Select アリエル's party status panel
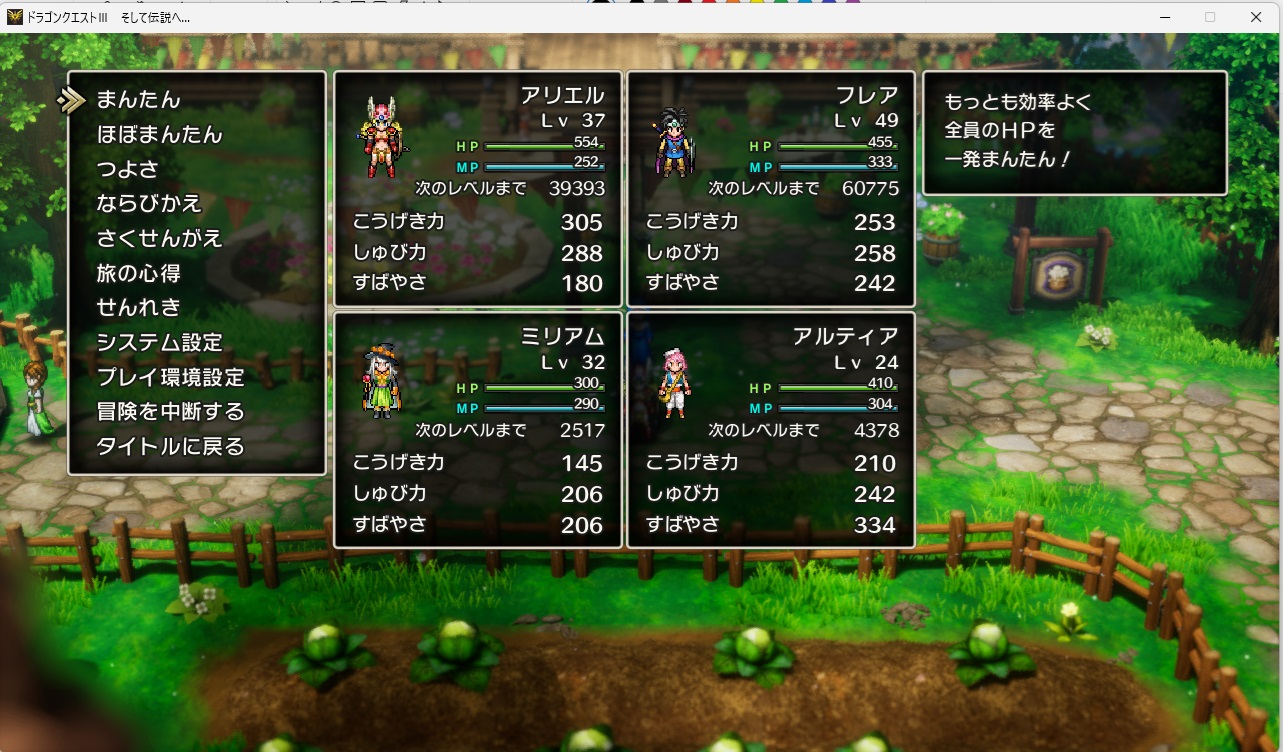Image resolution: width=1283 pixels, height=752 pixels. pyautogui.click(x=478, y=189)
